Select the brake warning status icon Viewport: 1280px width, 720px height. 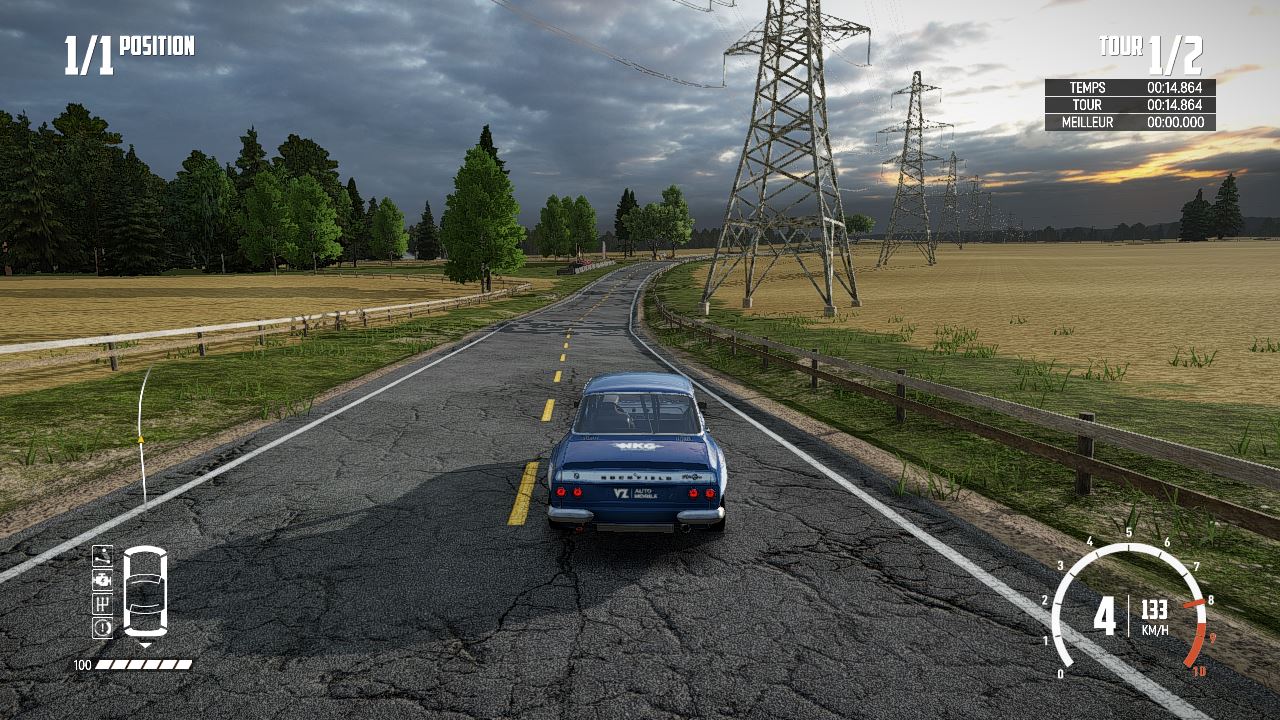[x=102, y=627]
